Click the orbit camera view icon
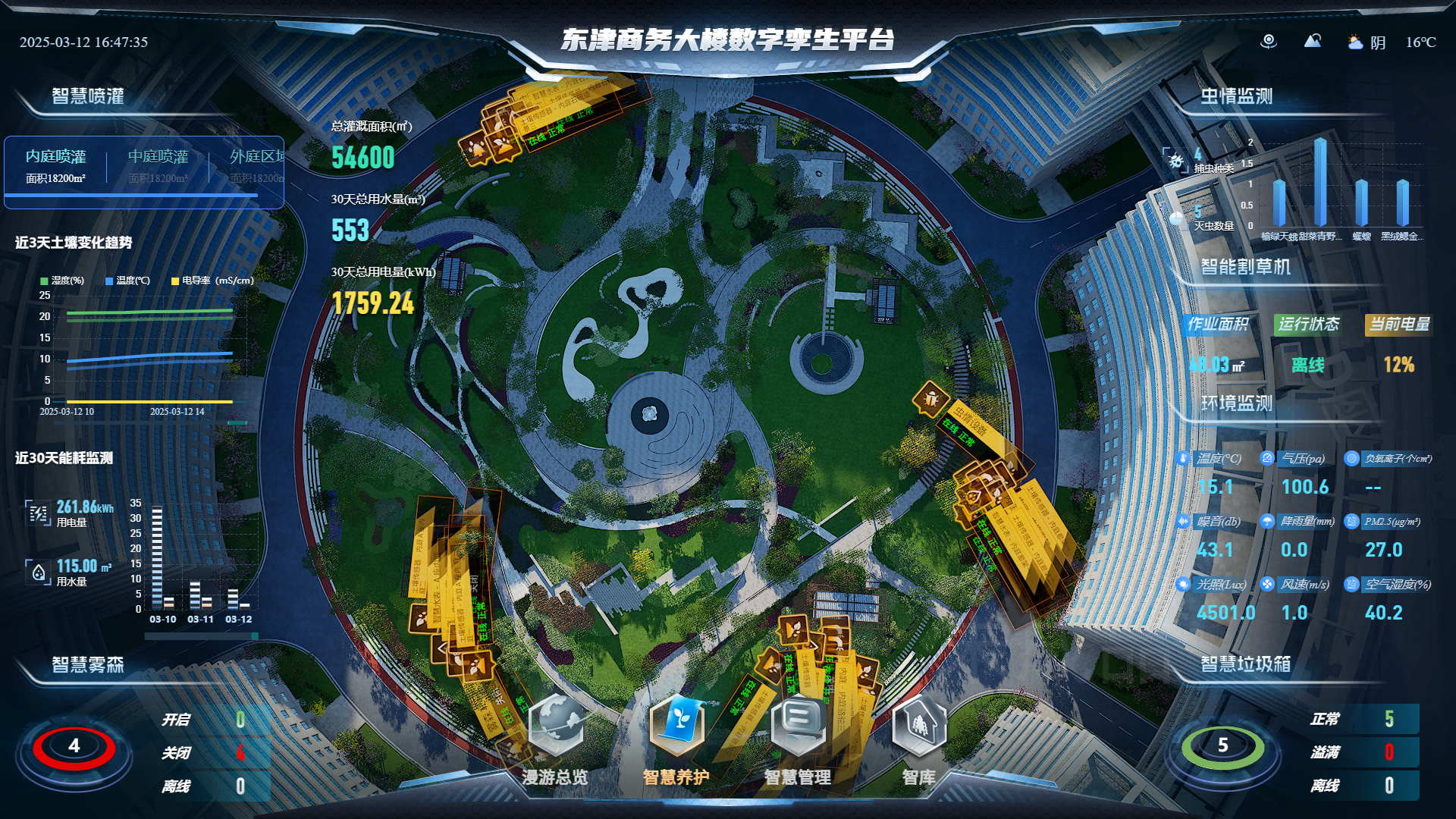The width and height of the screenshot is (1456, 819). click(x=1268, y=42)
